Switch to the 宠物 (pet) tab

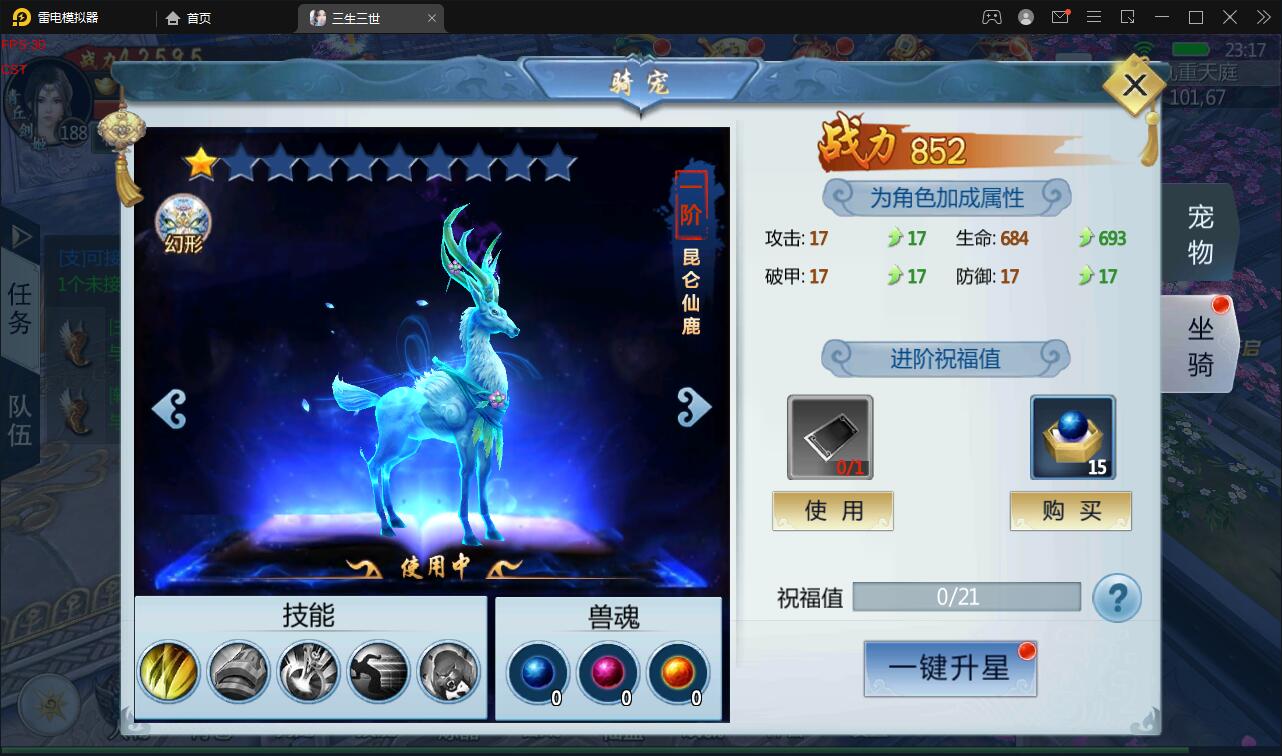[1200, 232]
